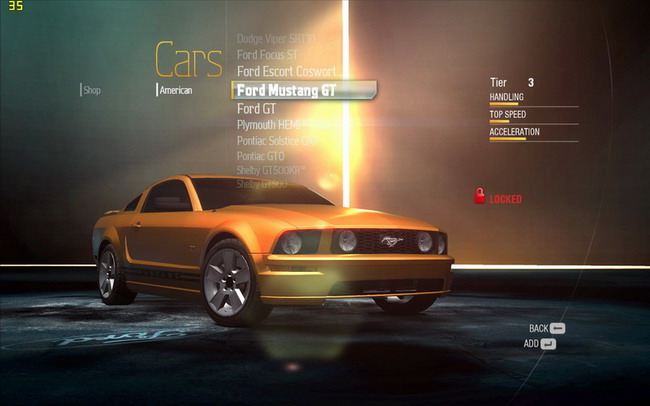The width and height of the screenshot is (650, 406).
Task: Choose the Shelby GT500KR entry
Action: pyautogui.click(x=270, y=171)
